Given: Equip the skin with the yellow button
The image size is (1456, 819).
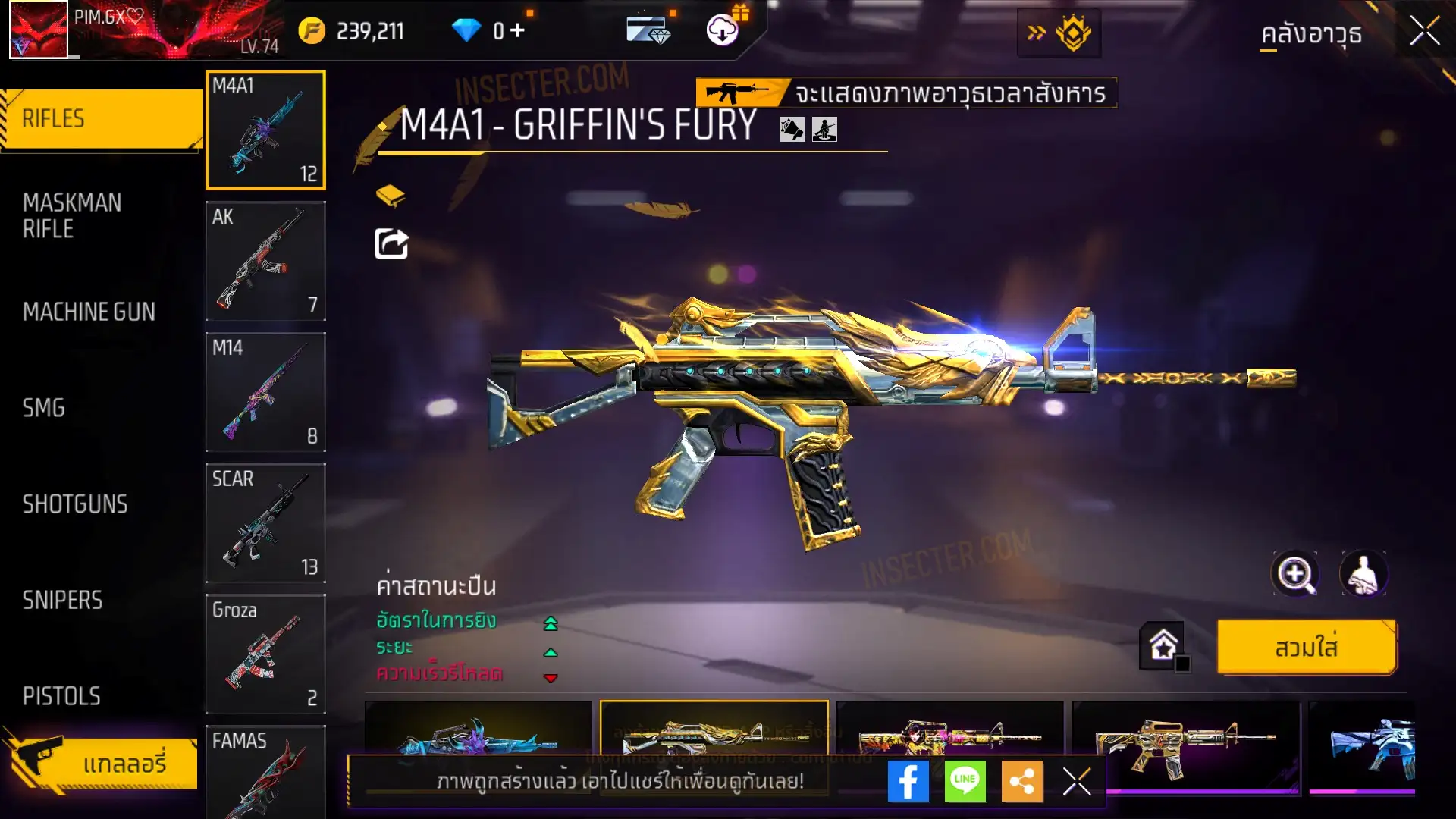Looking at the screenshot, I should point(1306,648).
